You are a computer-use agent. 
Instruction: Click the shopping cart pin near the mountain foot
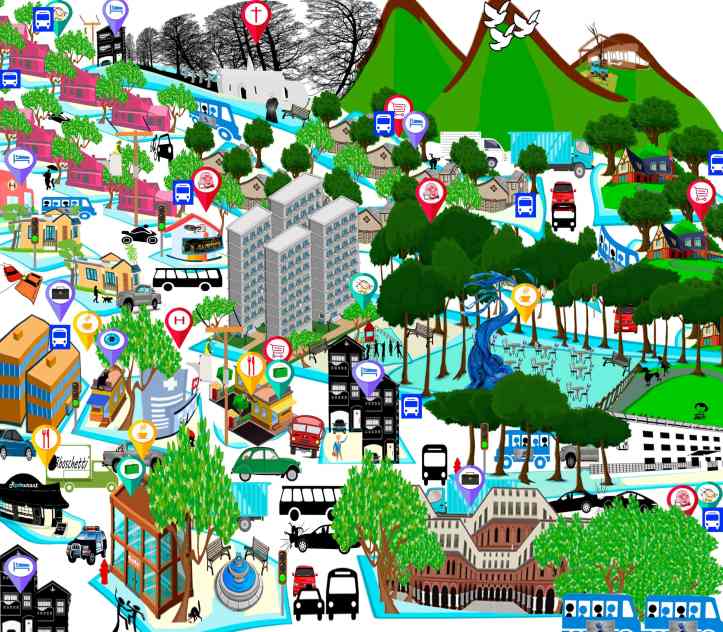(x=399, y=109)
